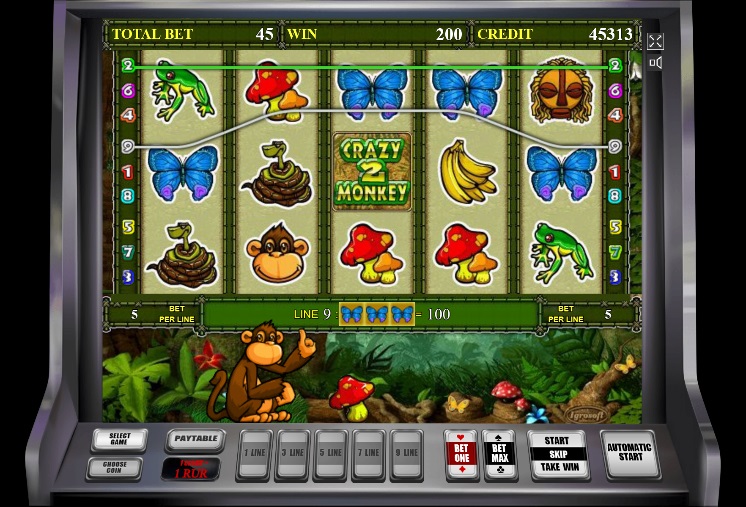
Task: Open the Select Game menu
Action: pos(119,440)
